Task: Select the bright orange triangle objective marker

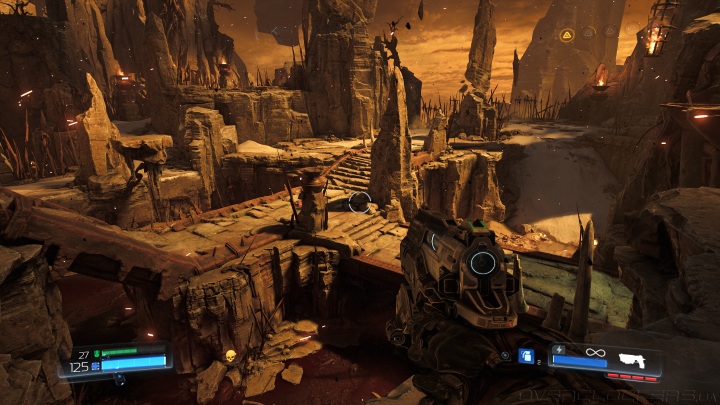Action: pyautogui.click(x=567, y=35)
